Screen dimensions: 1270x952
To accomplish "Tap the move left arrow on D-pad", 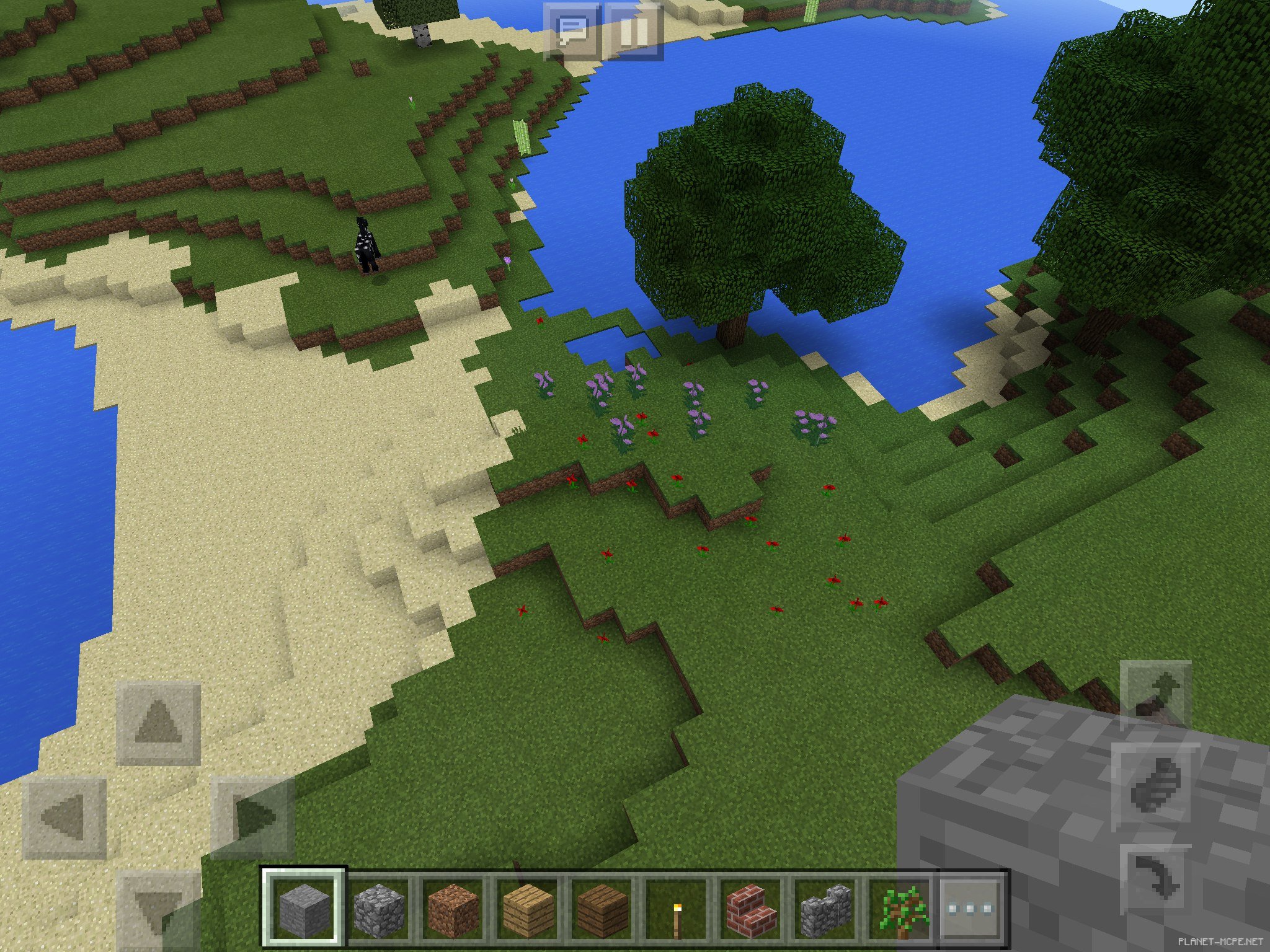I will point(64,818).
